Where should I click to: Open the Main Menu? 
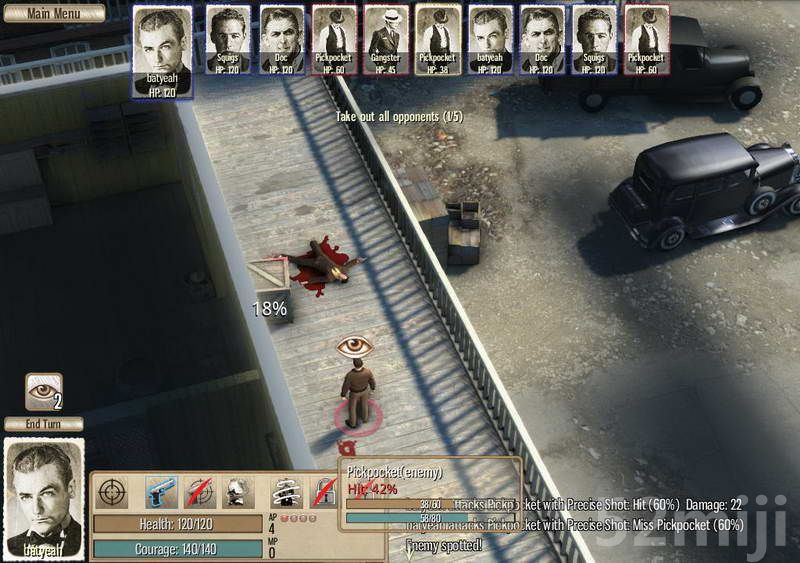pyautogui.click(x=53, y=13)
